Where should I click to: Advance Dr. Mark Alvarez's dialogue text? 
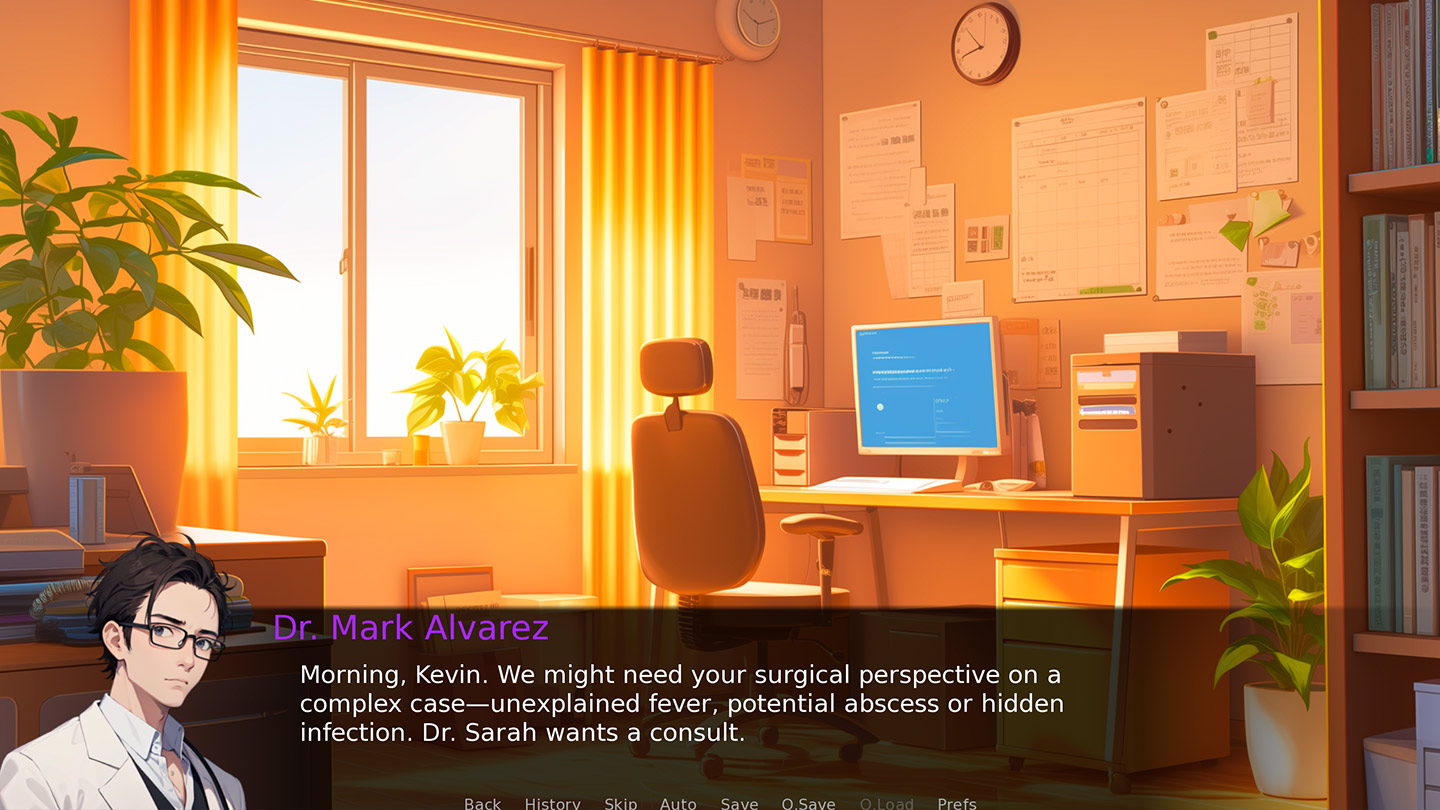680,704
